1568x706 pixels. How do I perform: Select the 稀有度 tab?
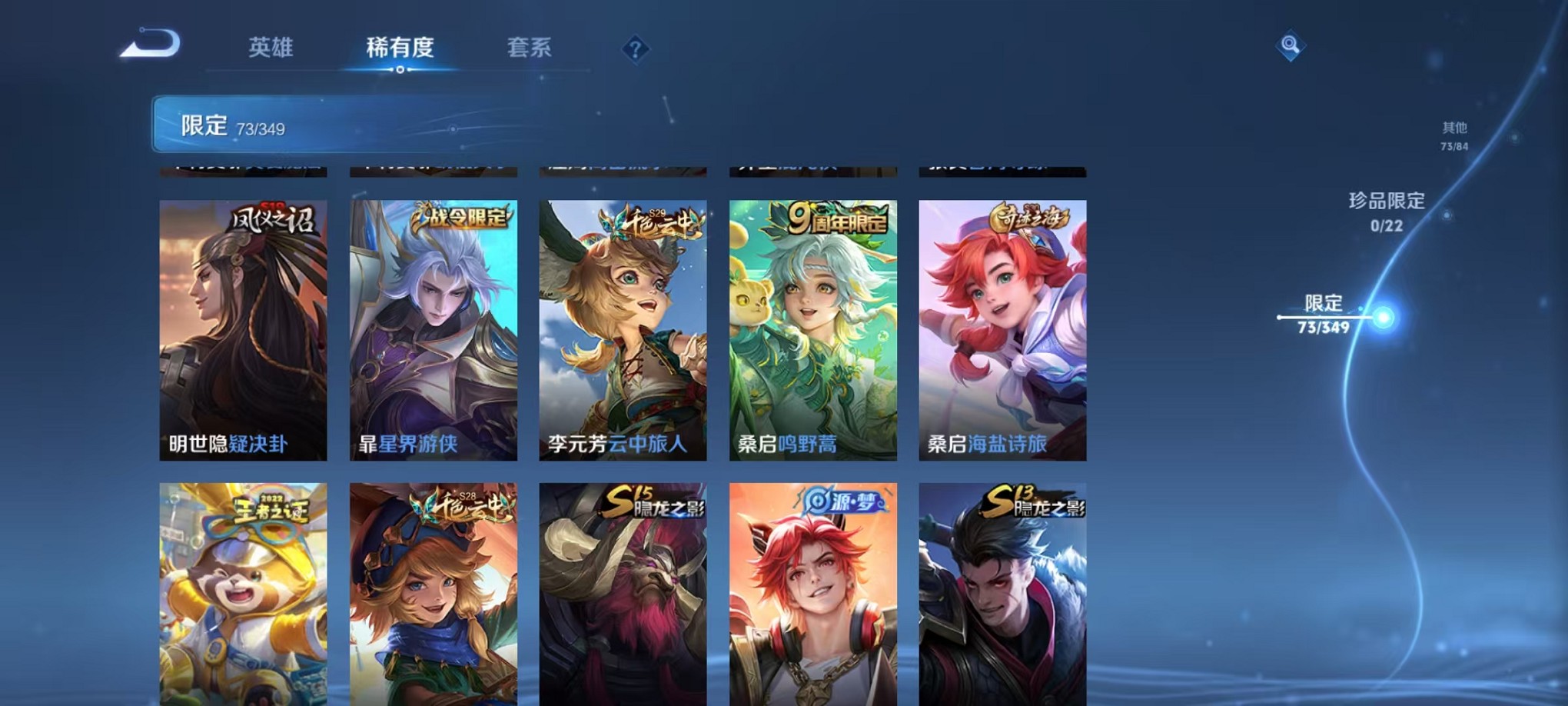[x=398, y=48]
